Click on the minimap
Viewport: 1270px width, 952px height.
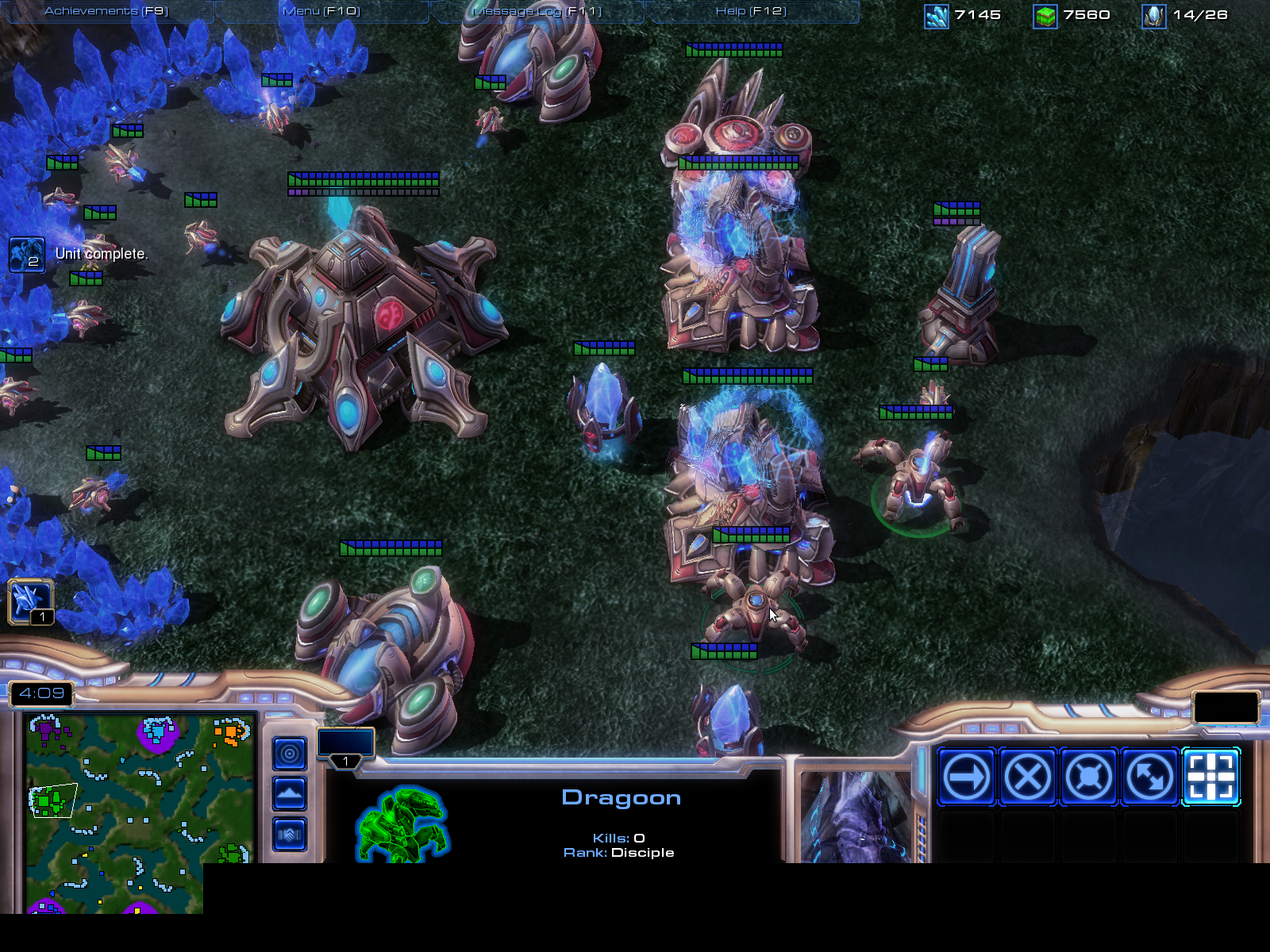point(139,809)
